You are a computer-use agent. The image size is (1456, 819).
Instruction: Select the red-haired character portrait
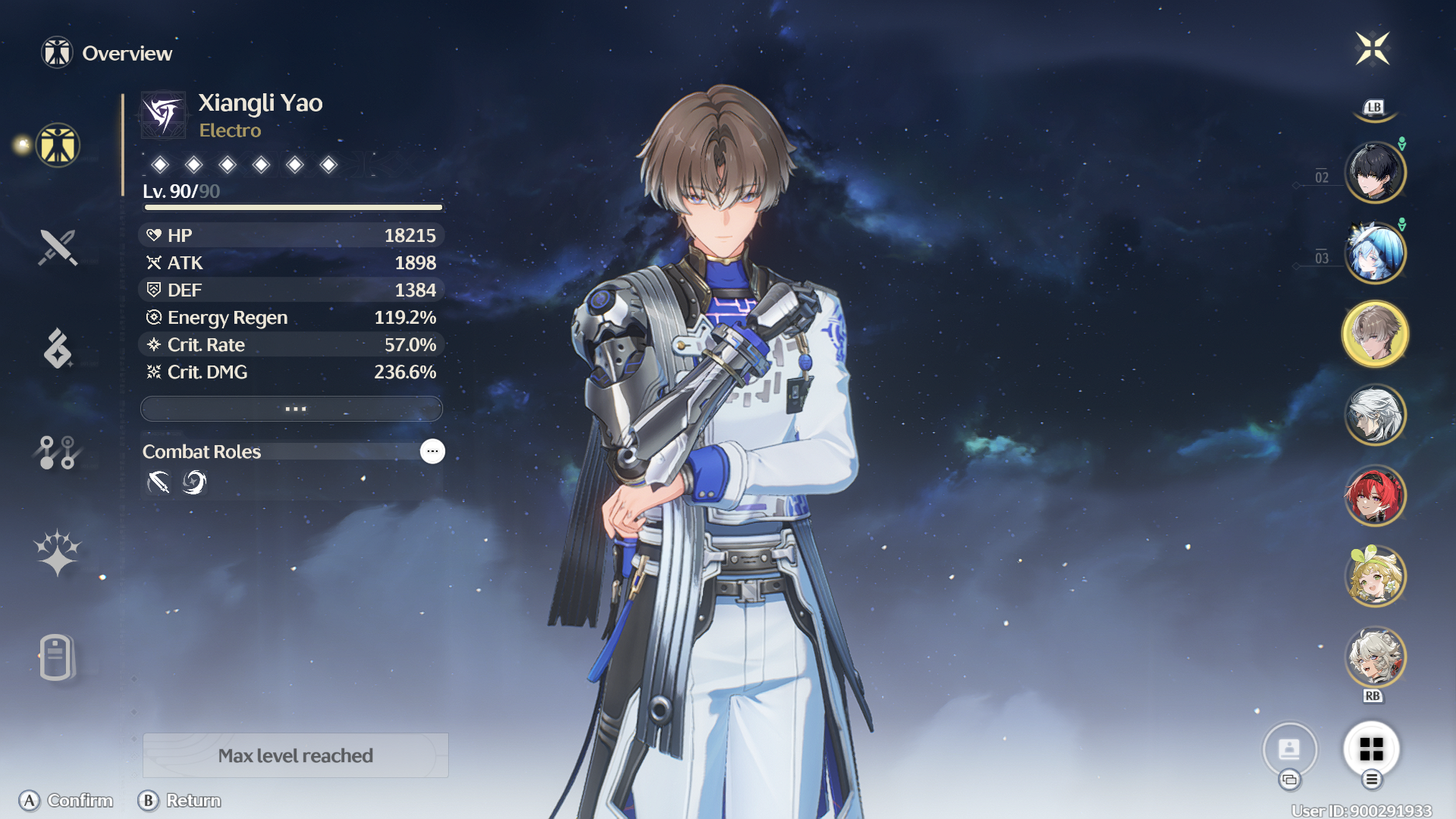pos(1375,496)
